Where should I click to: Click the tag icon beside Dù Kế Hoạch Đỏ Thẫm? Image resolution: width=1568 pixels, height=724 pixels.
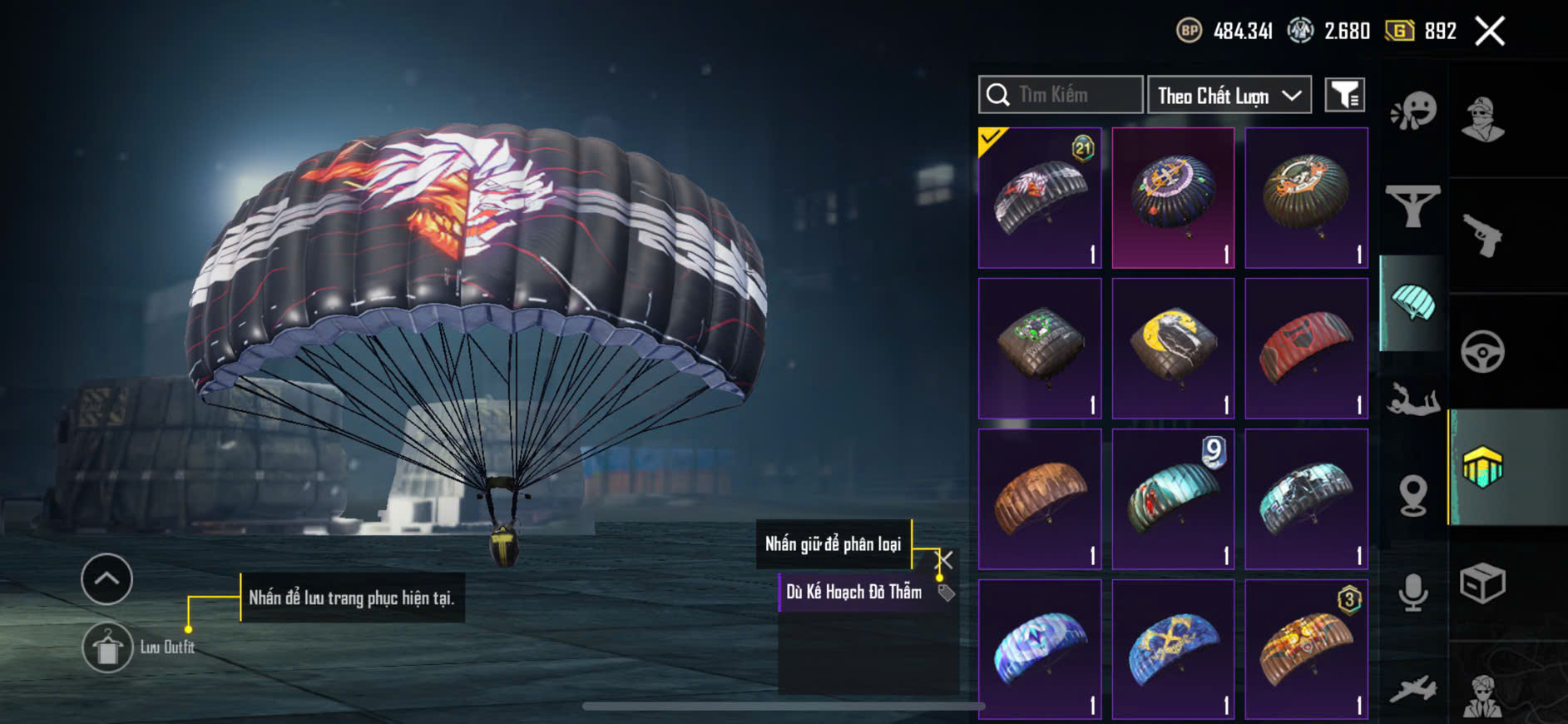946,593
